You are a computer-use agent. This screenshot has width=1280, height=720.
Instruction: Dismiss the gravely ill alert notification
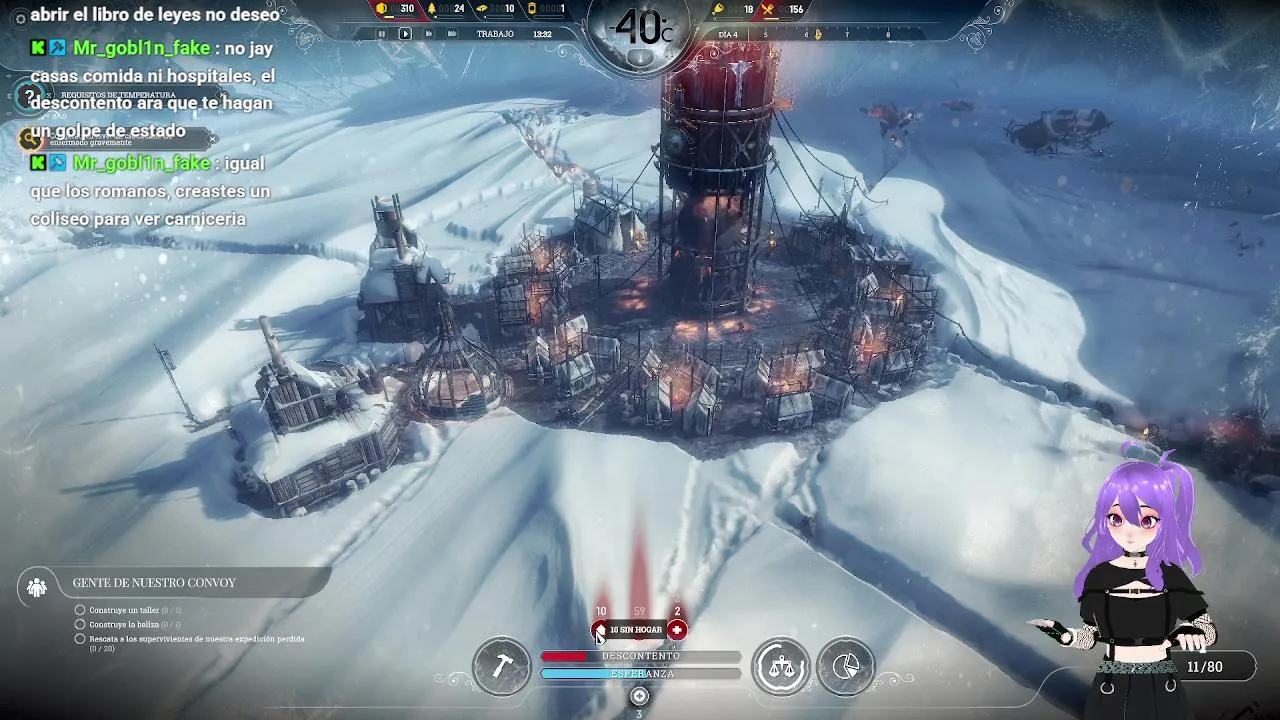[x=212, y=139]
